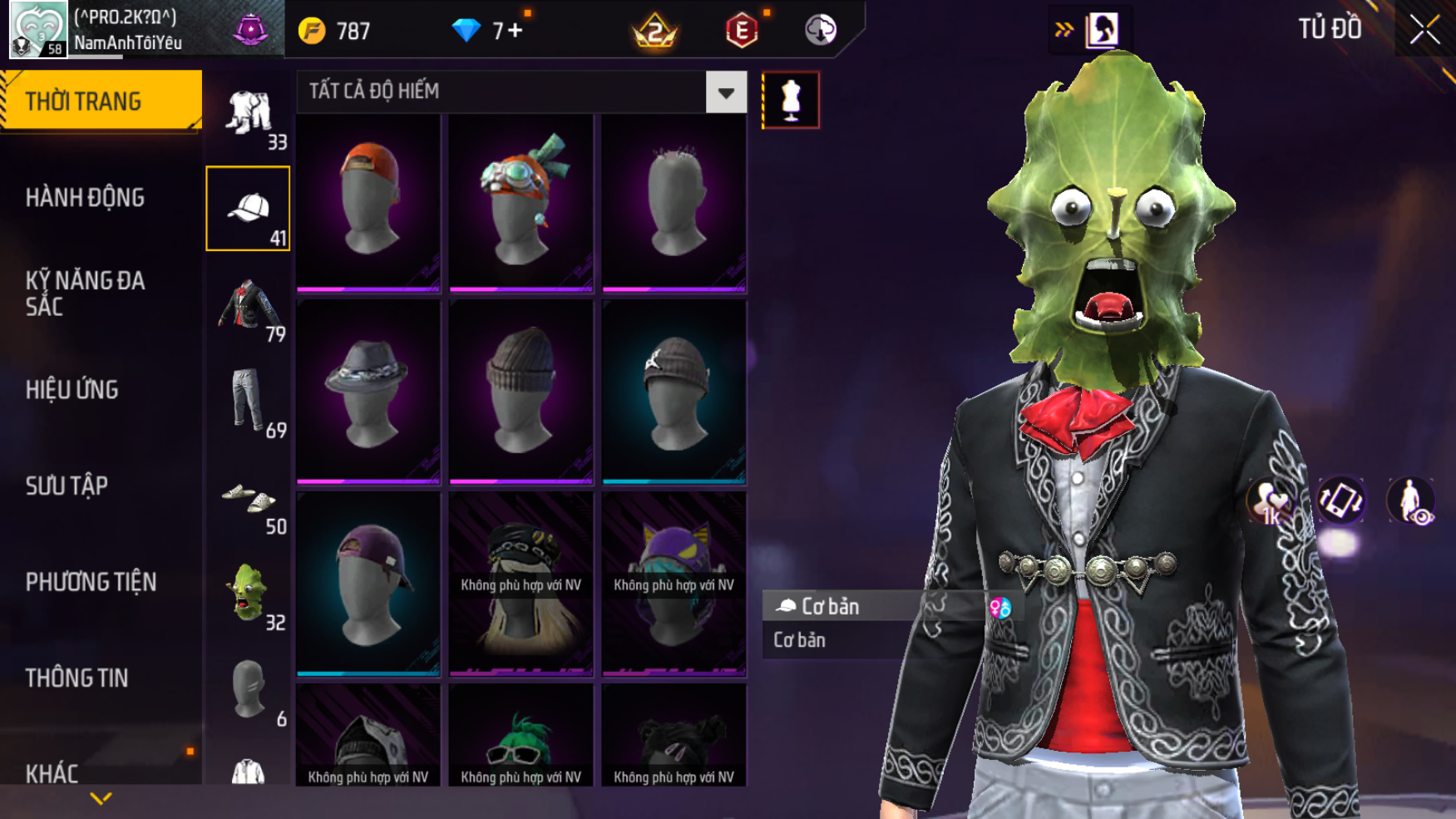Go to the Sưu Tập tab
This screenshot has height=819, width=1456.
[x=67, y=486]
